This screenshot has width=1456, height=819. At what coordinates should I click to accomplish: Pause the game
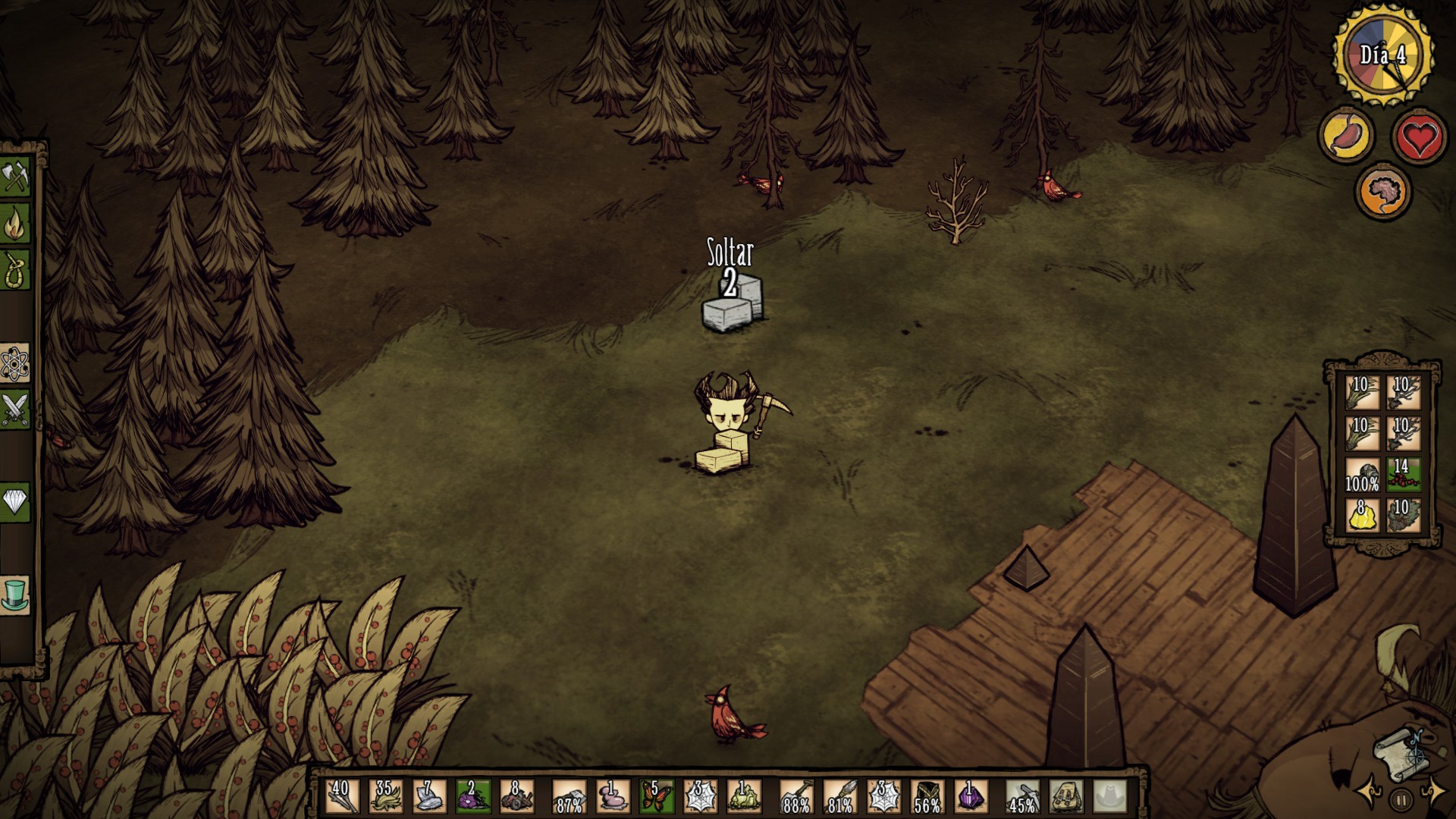tap(1401, 799)
